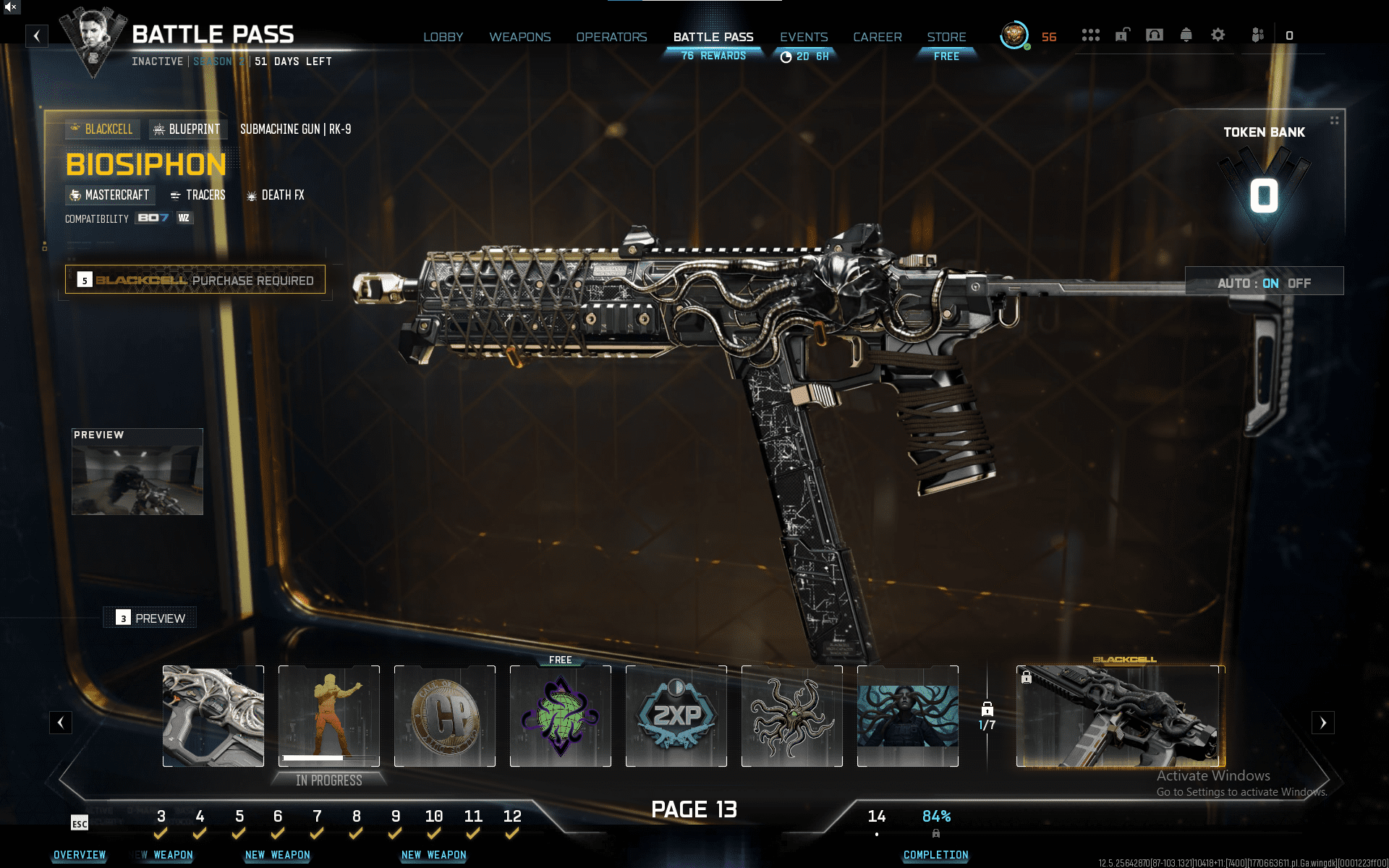This screenshot has width=1389, height=868.
Task: Choose the CP coin reward tile
Action: tap(444, 716)
